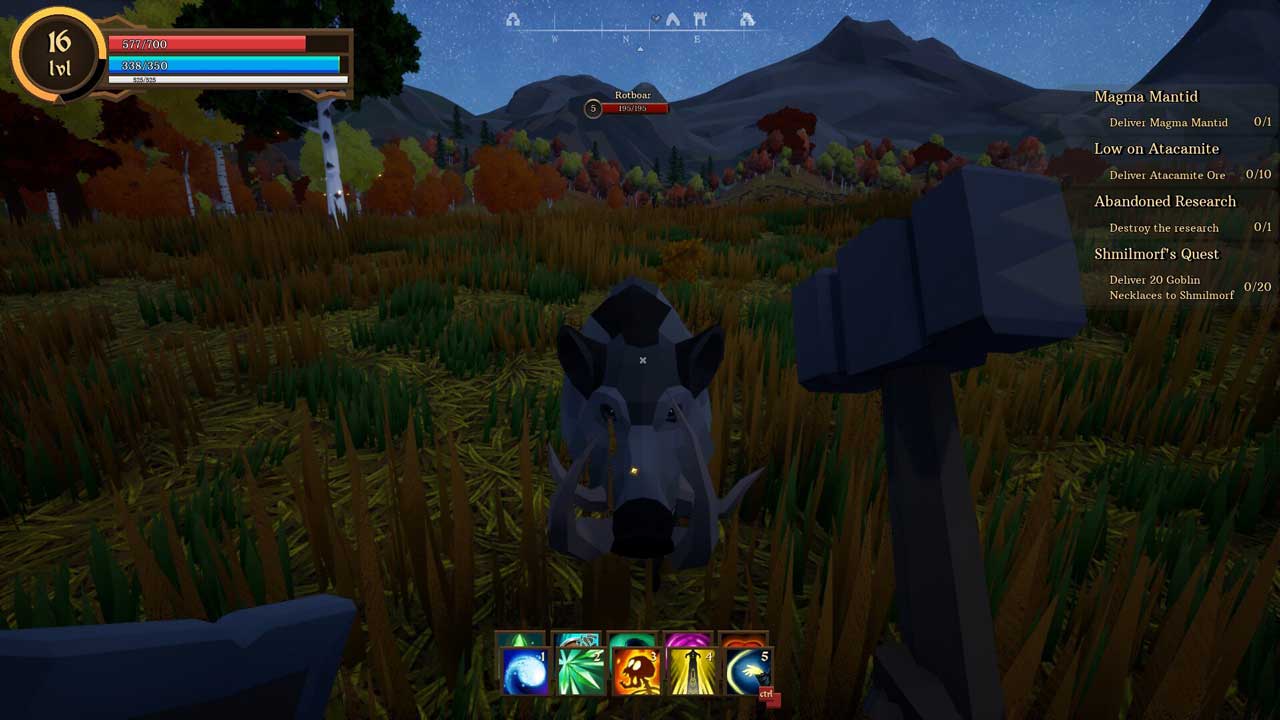Open the Low on Atacamite quest
The height and width of the screenshot is (720, 1280).
pyautogui.click(x=1156, y=149)
